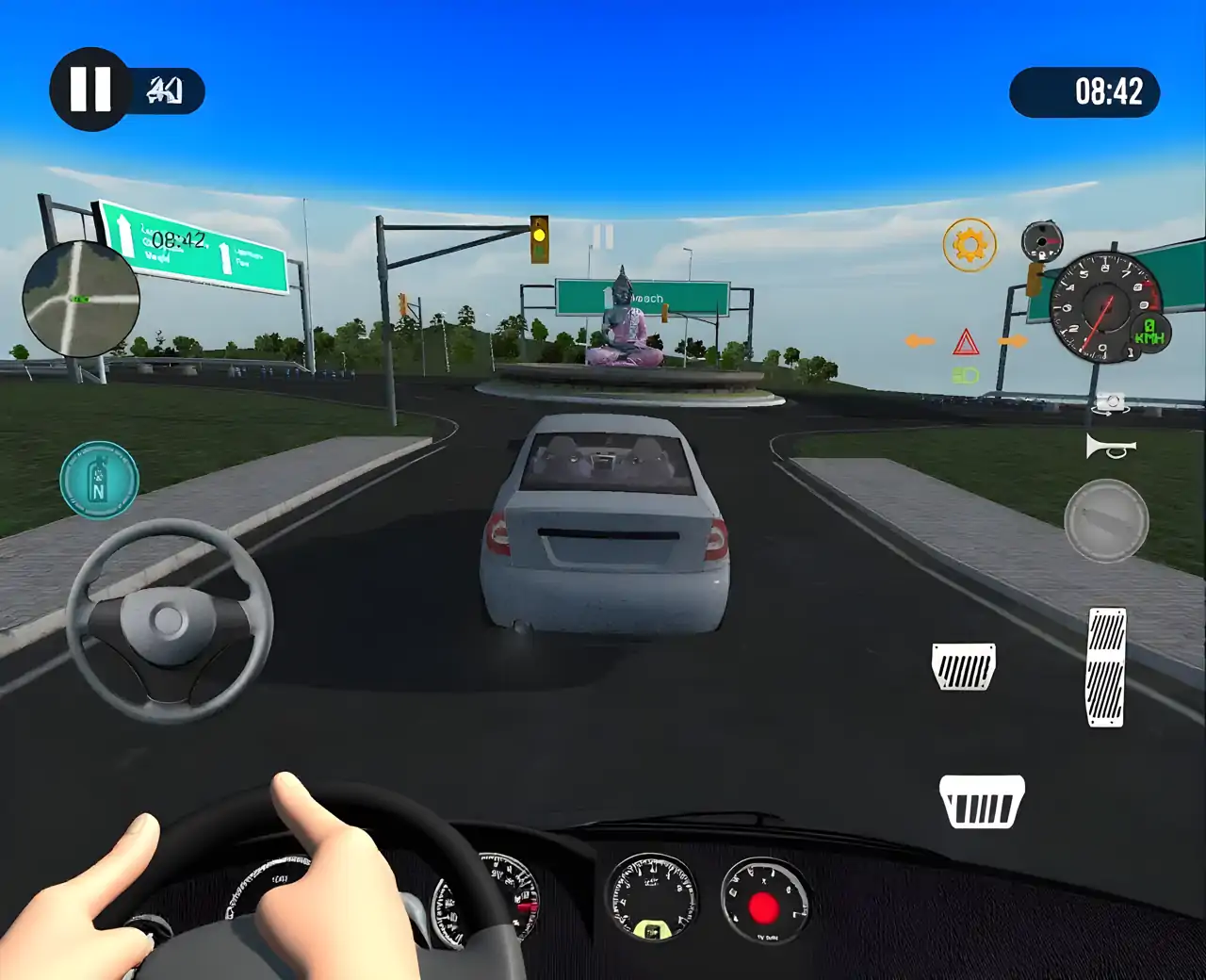
Task: Step on the tall accelerator pedal
Action: click(1106, 667)
